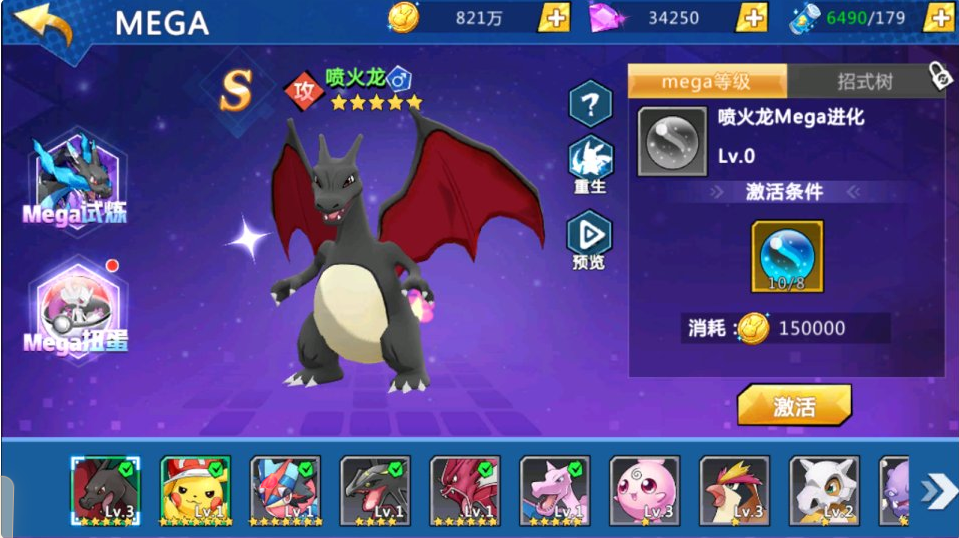Select the Cubone skull thumbnail
This screenshot has width=959, height=538.
click(x=824, y=490)
